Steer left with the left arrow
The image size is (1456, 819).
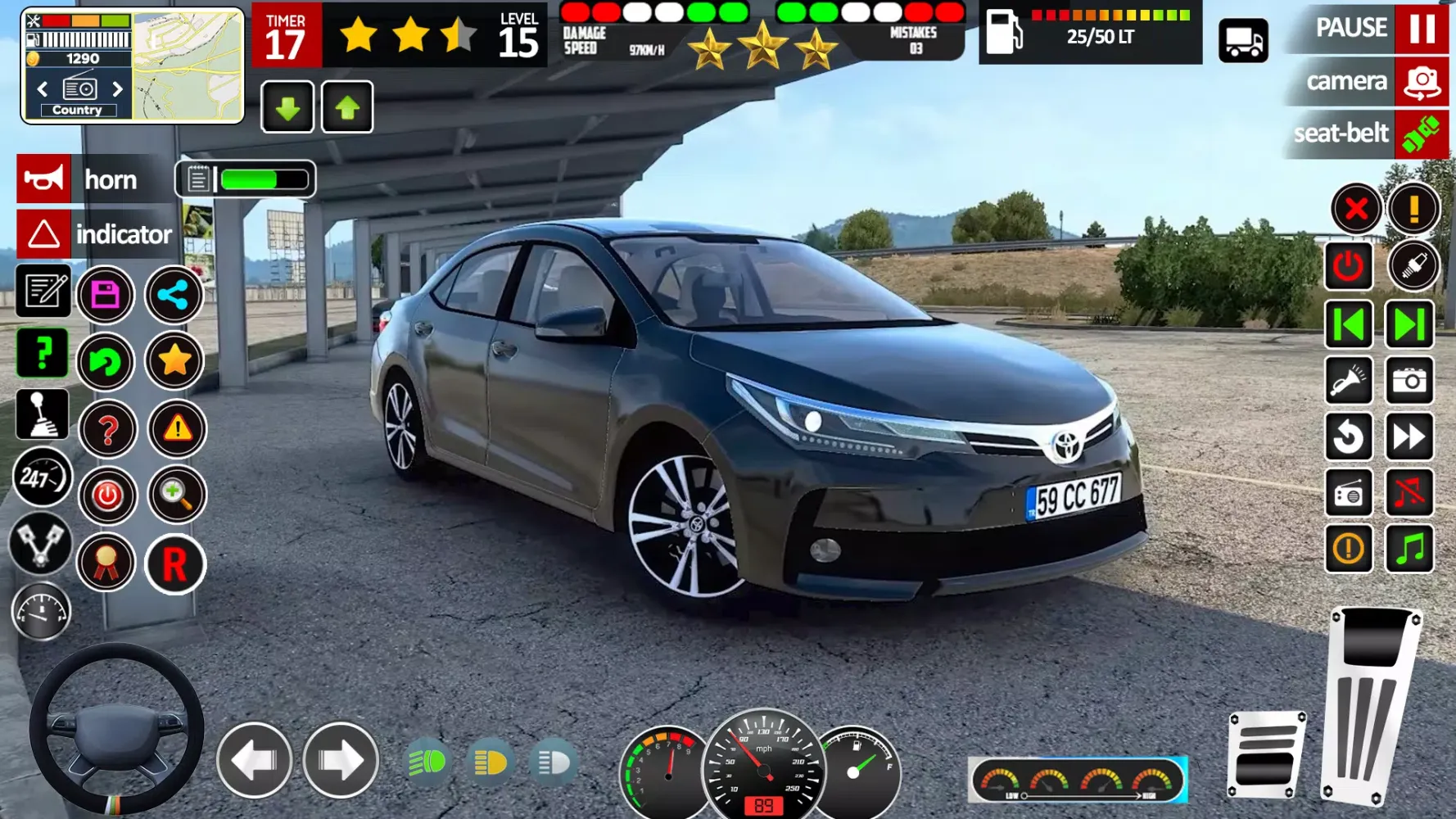pos(254,761)
